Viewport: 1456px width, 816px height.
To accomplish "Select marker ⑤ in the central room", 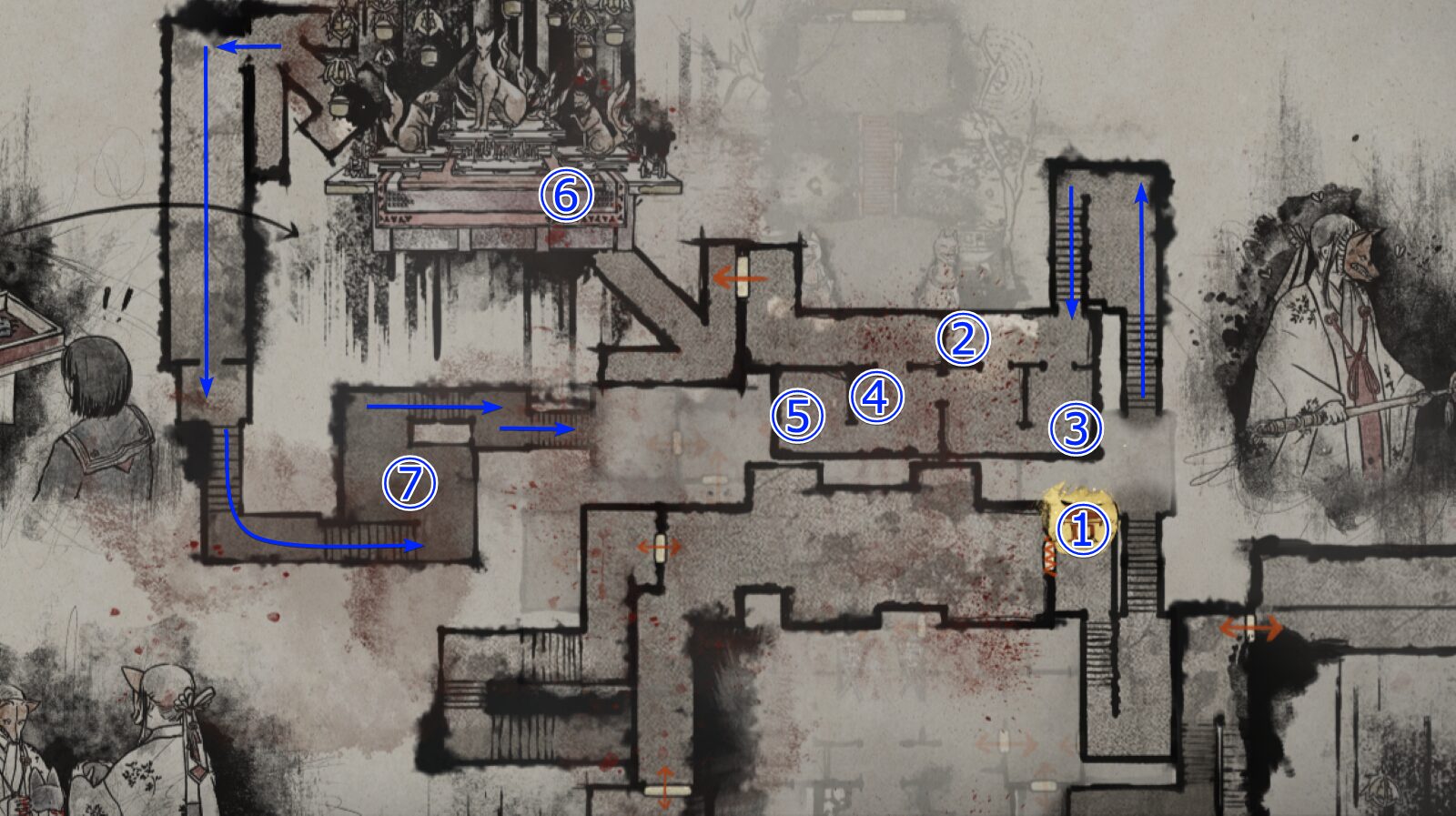I will [796, 416].
